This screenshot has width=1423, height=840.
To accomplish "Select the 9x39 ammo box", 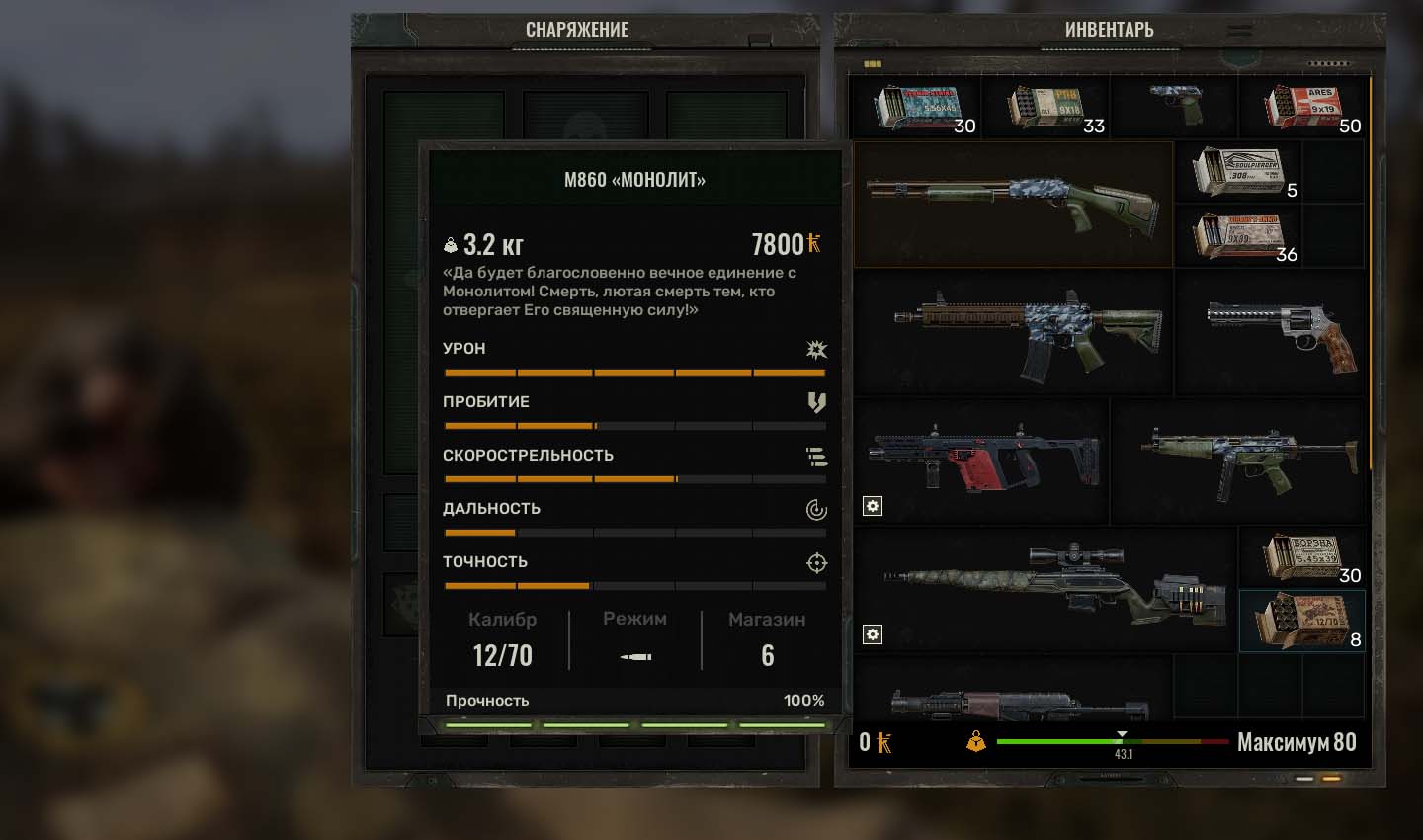I will point(1237,236).
